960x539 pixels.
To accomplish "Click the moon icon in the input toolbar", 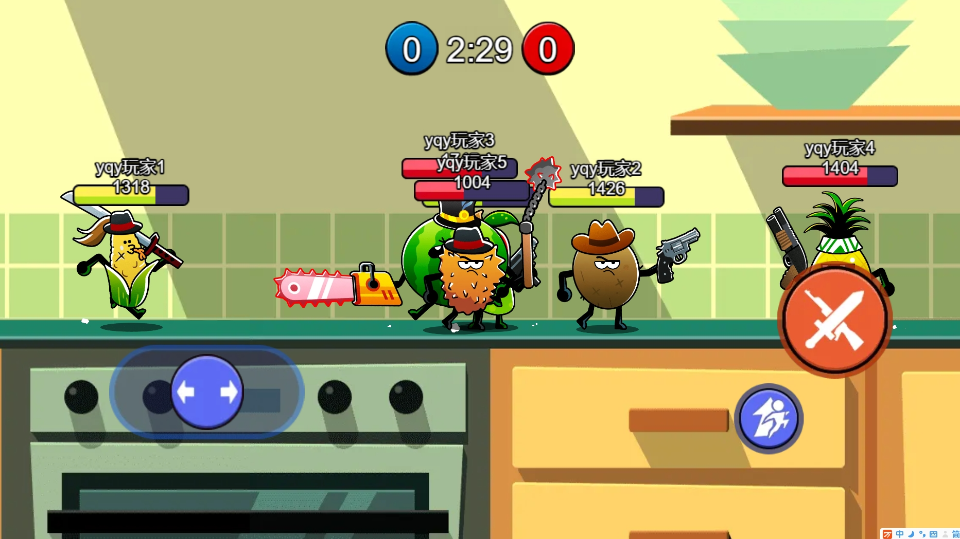I will click(911, 534).
